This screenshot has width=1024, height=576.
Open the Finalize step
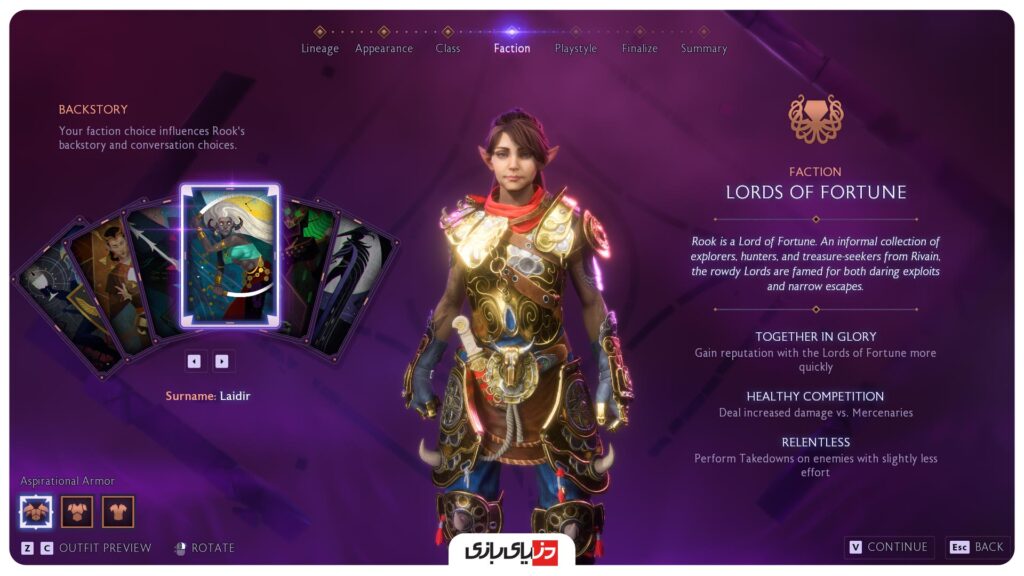pyautogui.click(x=639, y=47)
